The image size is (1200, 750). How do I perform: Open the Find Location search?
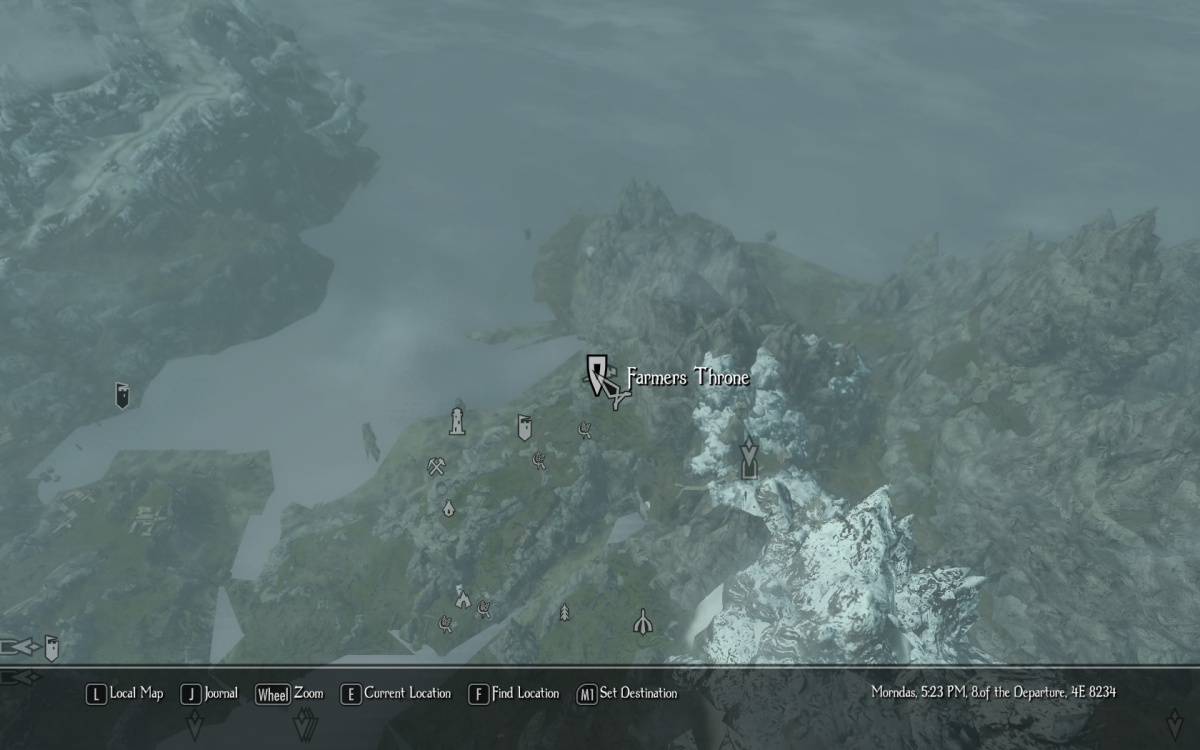point(514,693)
